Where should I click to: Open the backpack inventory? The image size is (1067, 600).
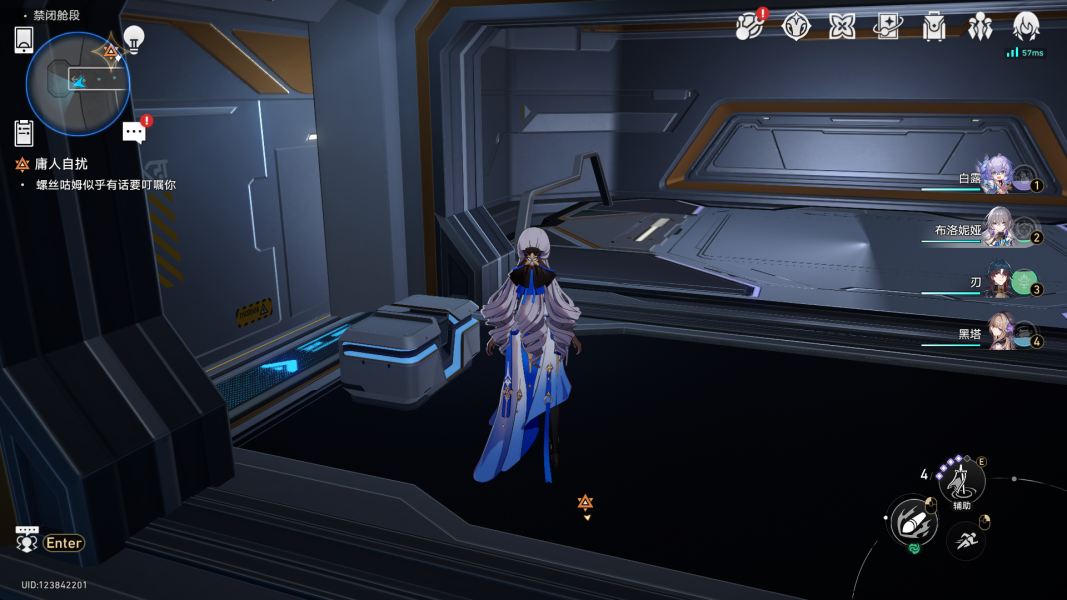pyautogui.click(x=934, y=27)
